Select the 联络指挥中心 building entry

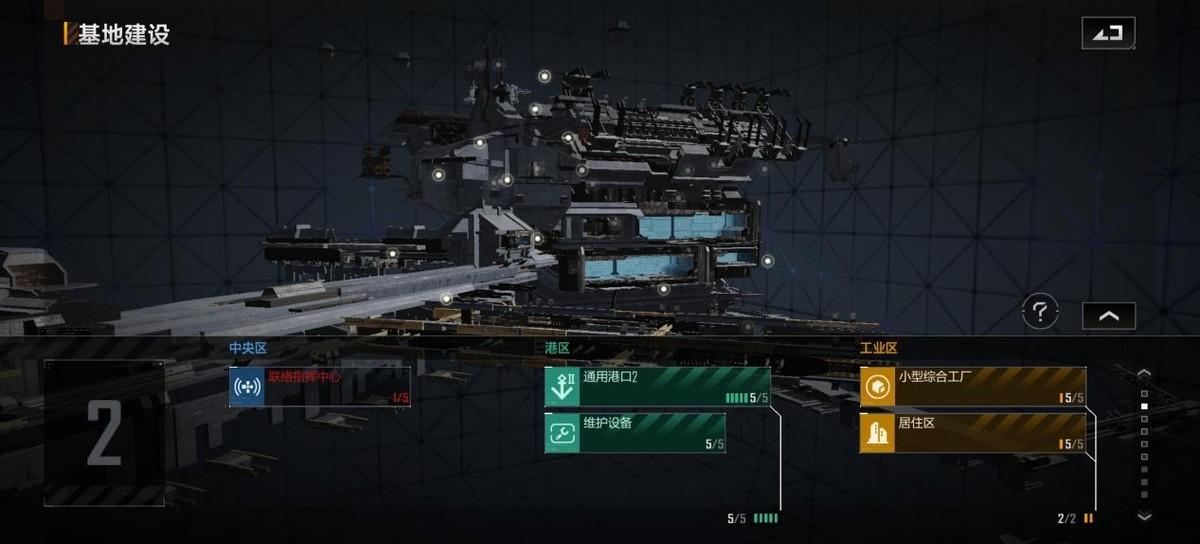pos(320,387)
